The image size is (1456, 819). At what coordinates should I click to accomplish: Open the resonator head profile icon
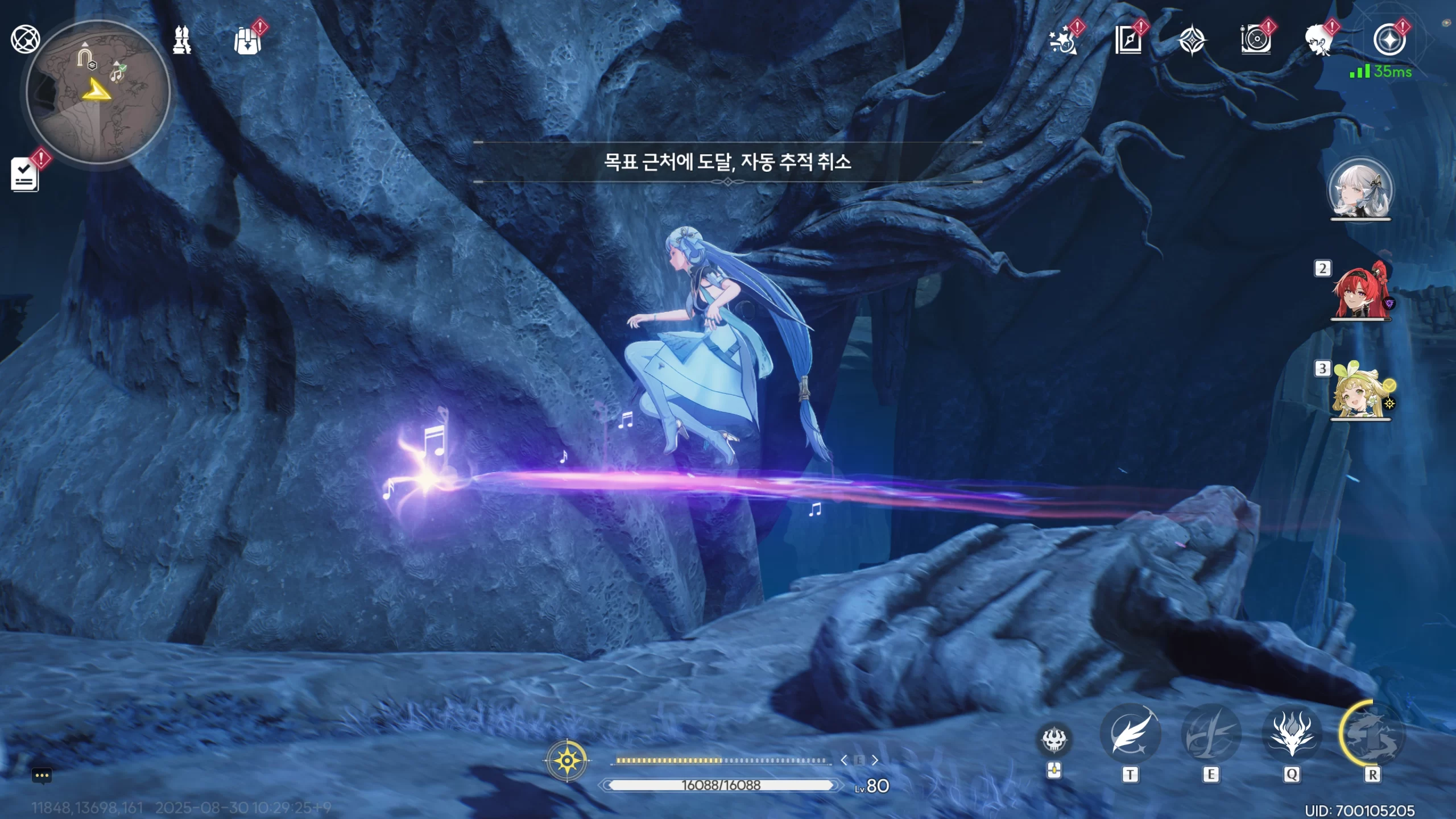point(1319,41)
